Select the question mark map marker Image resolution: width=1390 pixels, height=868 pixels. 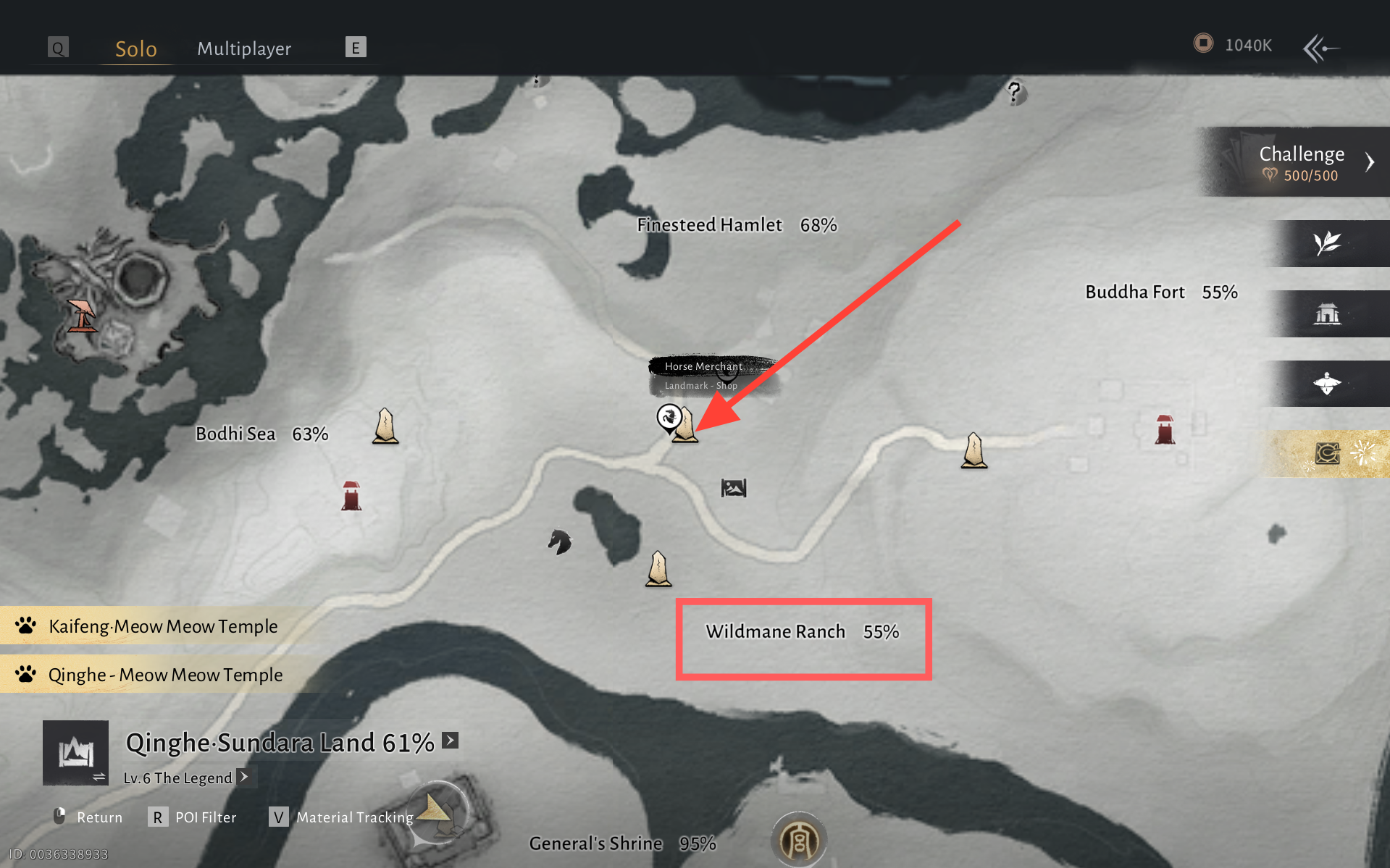point(1015,92)
